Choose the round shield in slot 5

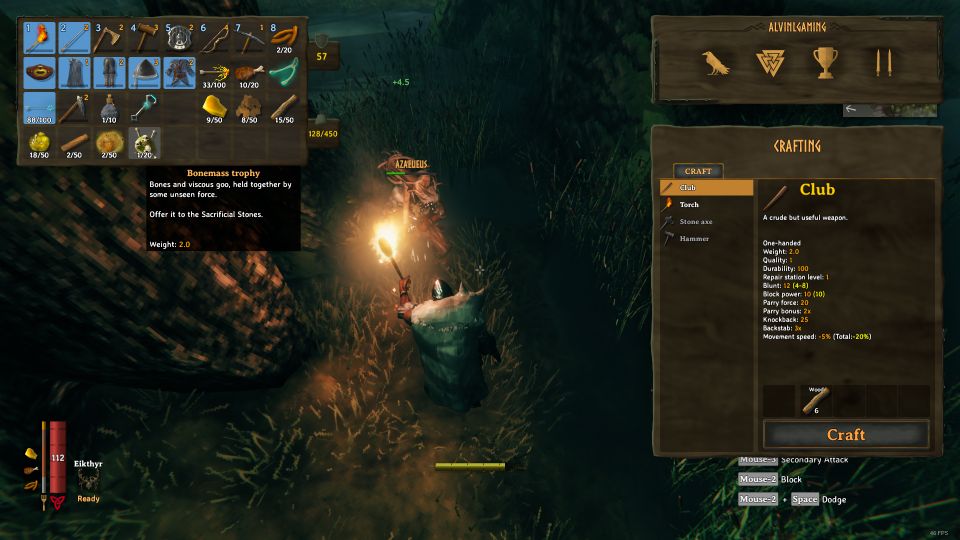(178, 38)
